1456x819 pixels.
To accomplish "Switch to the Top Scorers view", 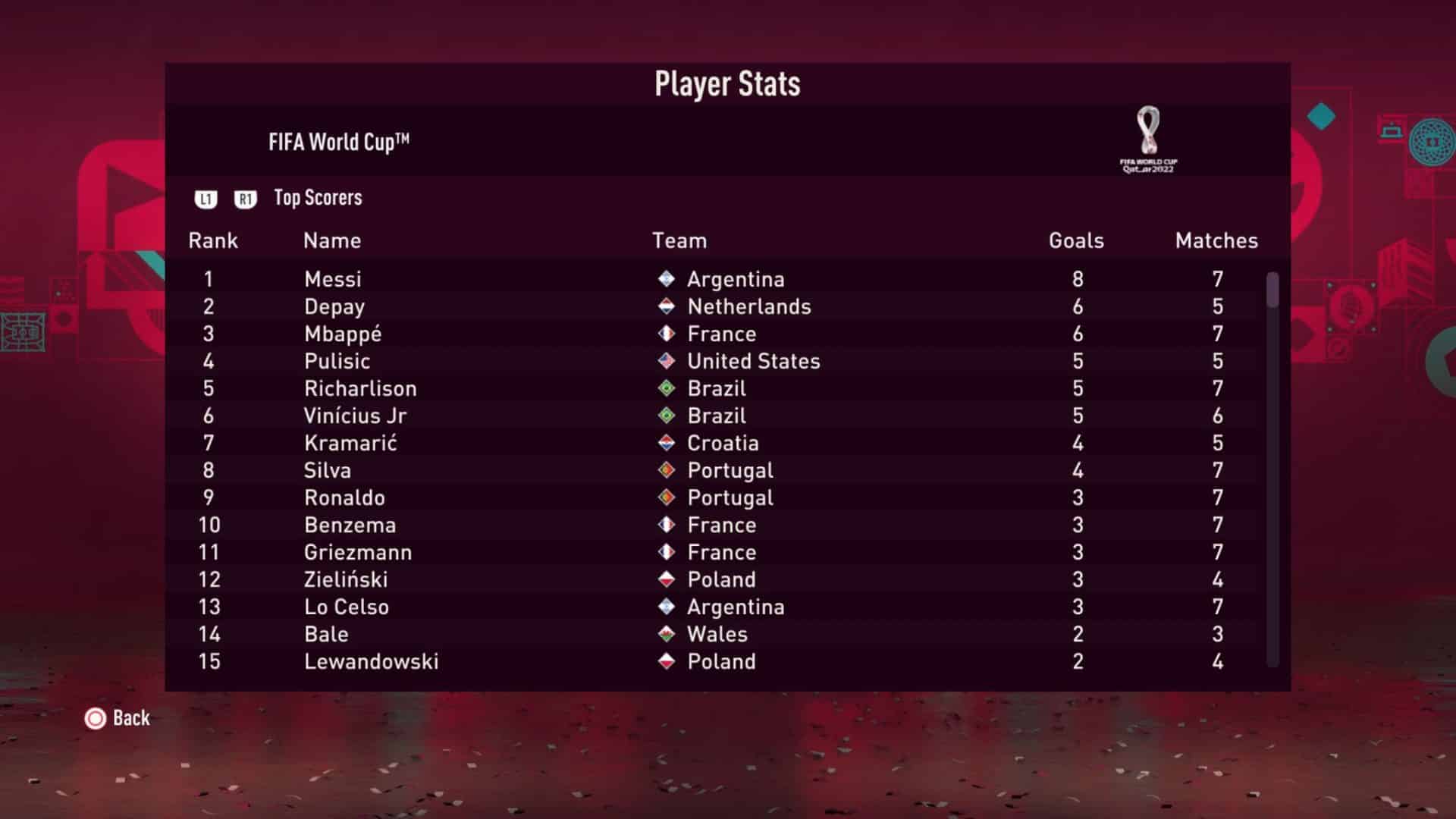I will pos(317,198).
